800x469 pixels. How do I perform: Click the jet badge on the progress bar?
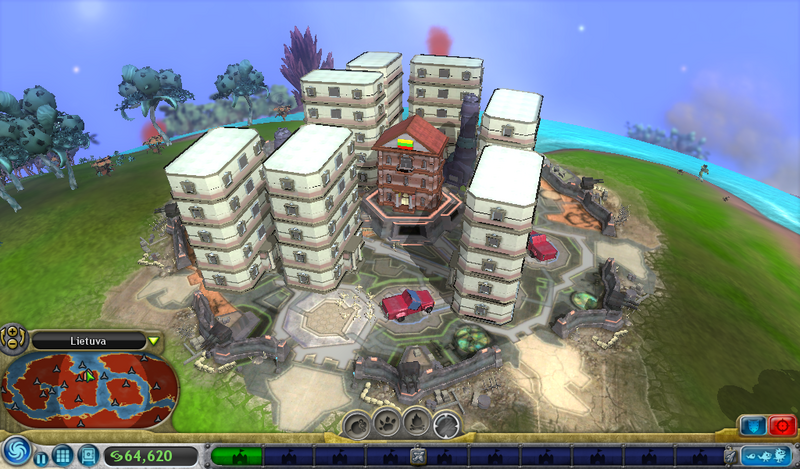point(418,457)
